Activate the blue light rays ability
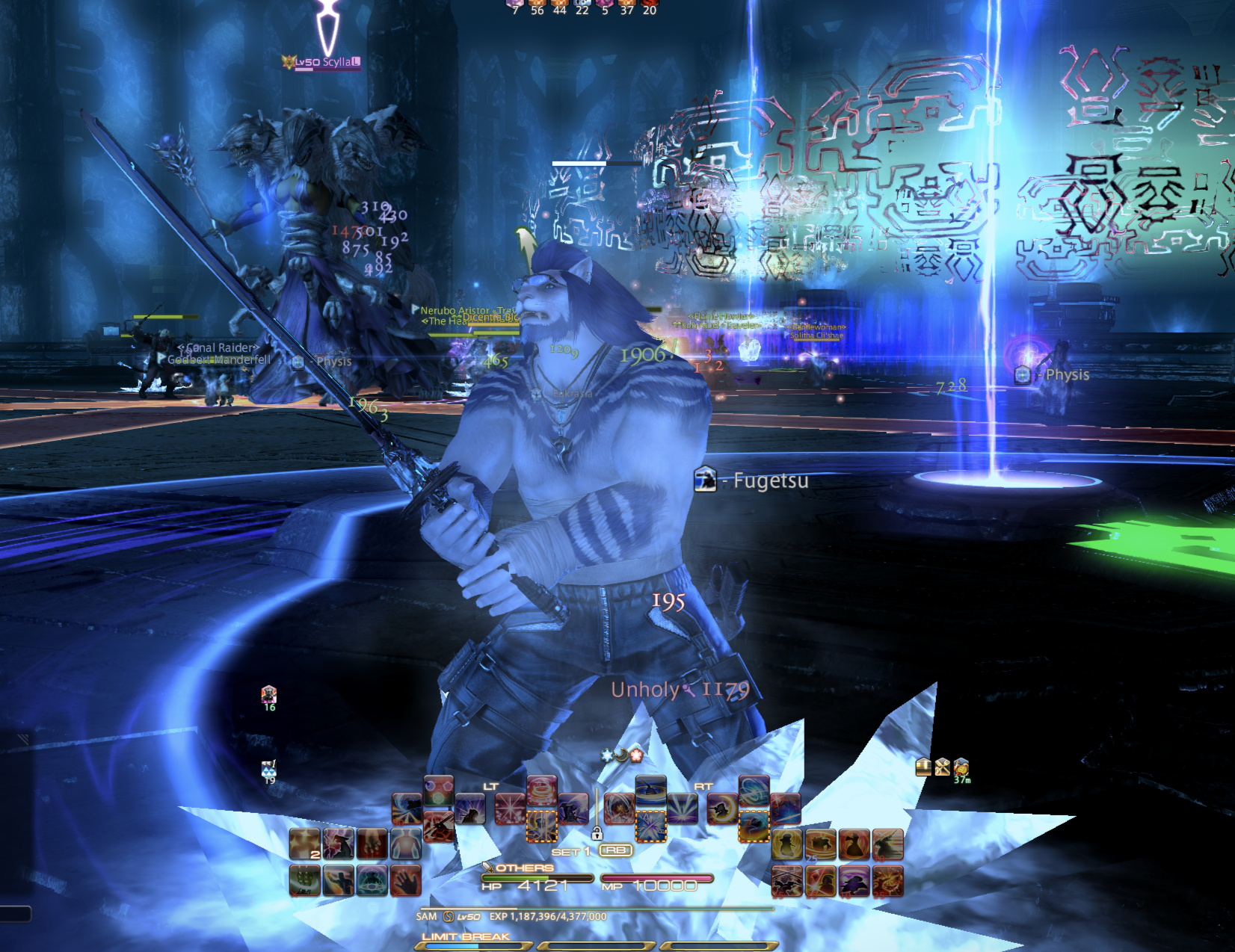This screenshot has height=952, width=1235. (x=682, y=809)
